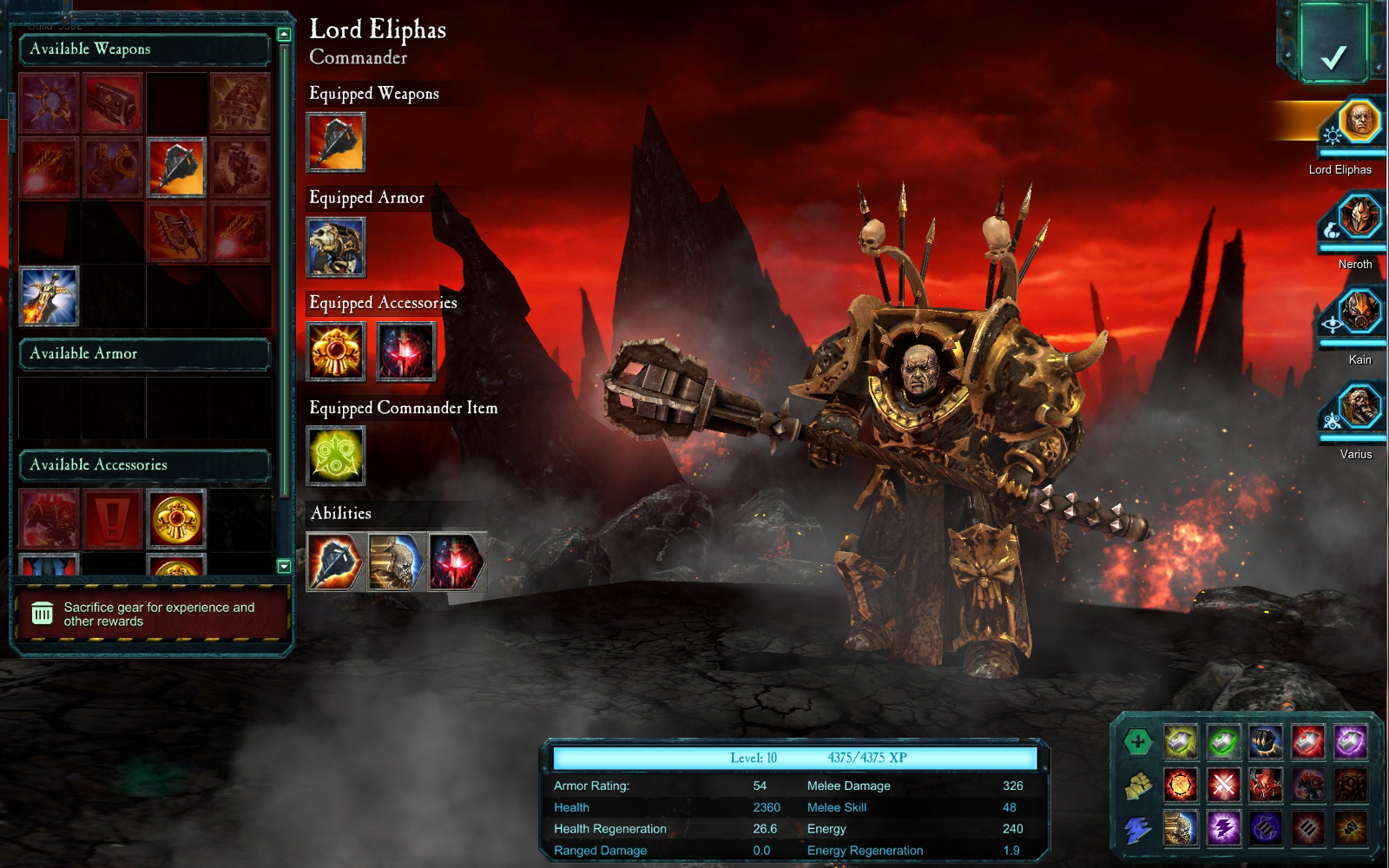Collapse the Available Weapons section
This screenshot has width=1389, height=868.
[x=144, y=49]
